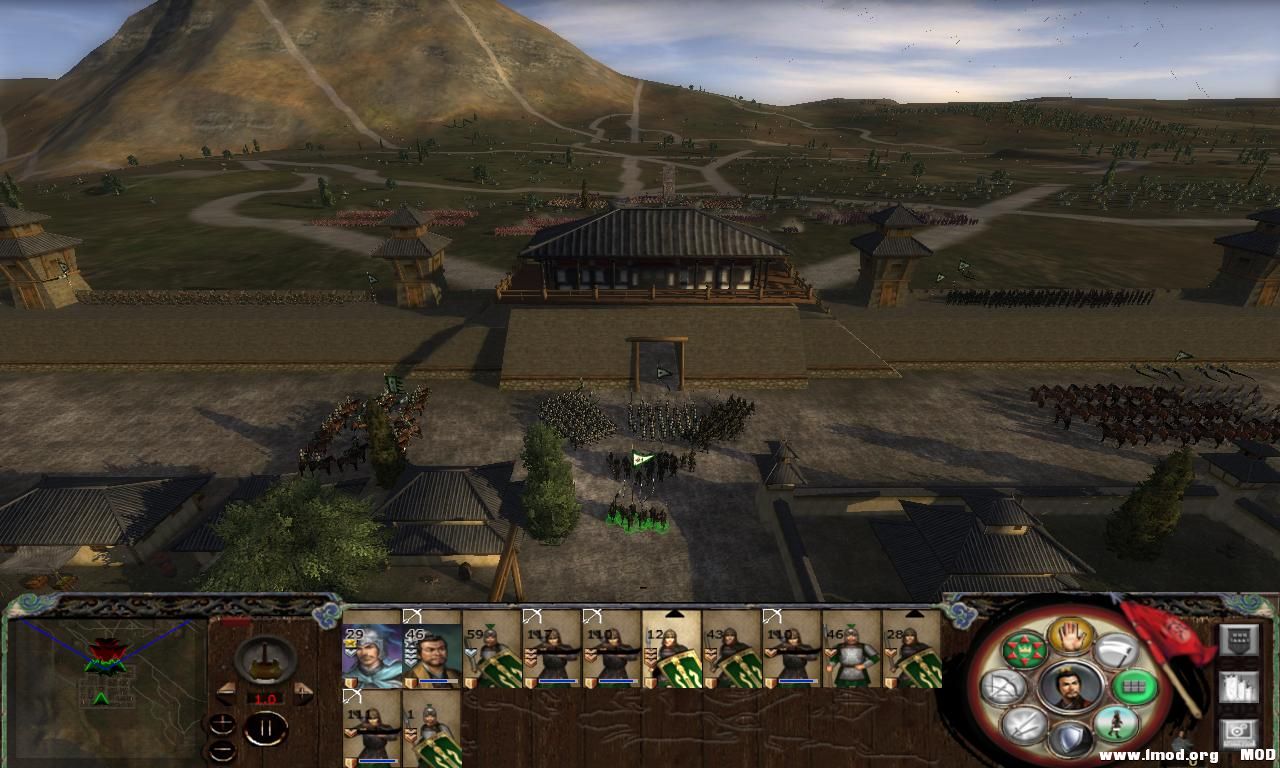Click the general's portrait in the command wheel

point(1069,688)
